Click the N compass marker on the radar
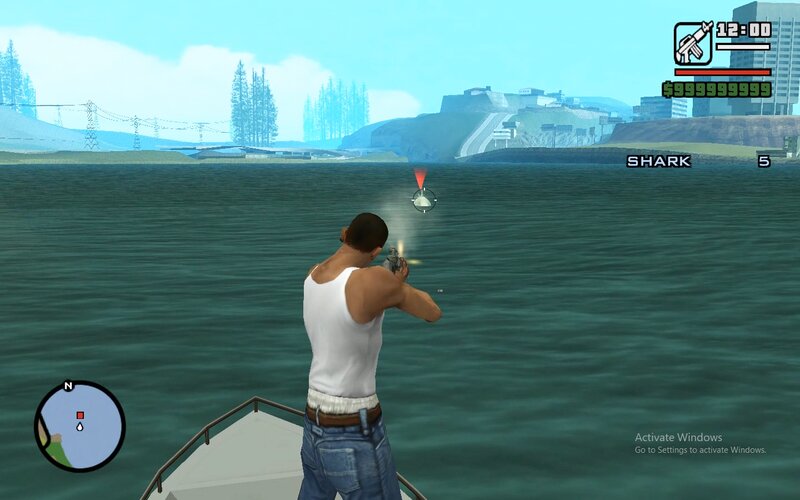The width and height of the screenshot is (800, 500). (68, 385)
